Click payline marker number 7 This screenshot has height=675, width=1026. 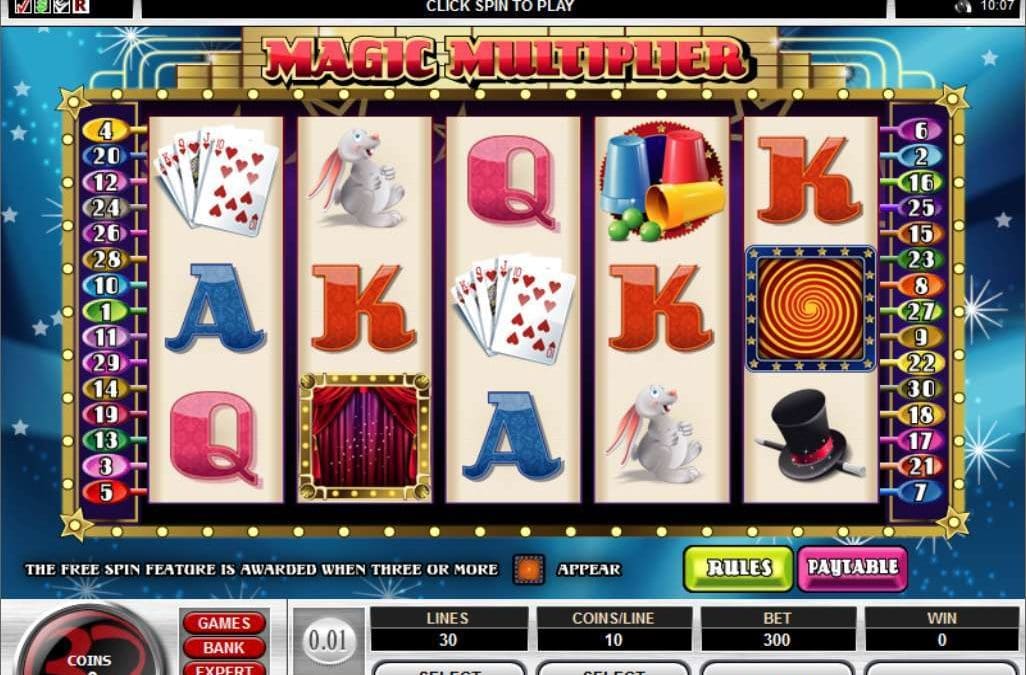pos(919,492)
